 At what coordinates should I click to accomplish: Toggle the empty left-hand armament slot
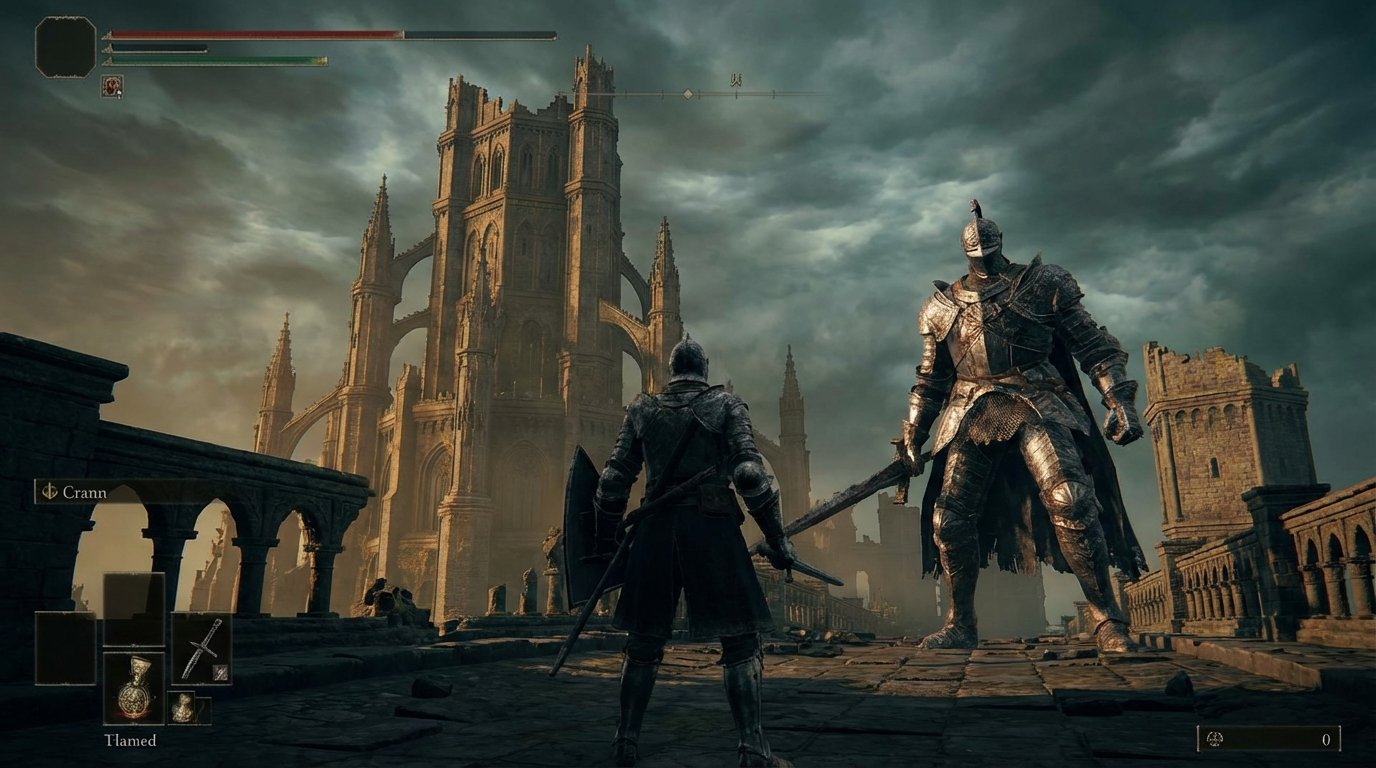[65, 648]
